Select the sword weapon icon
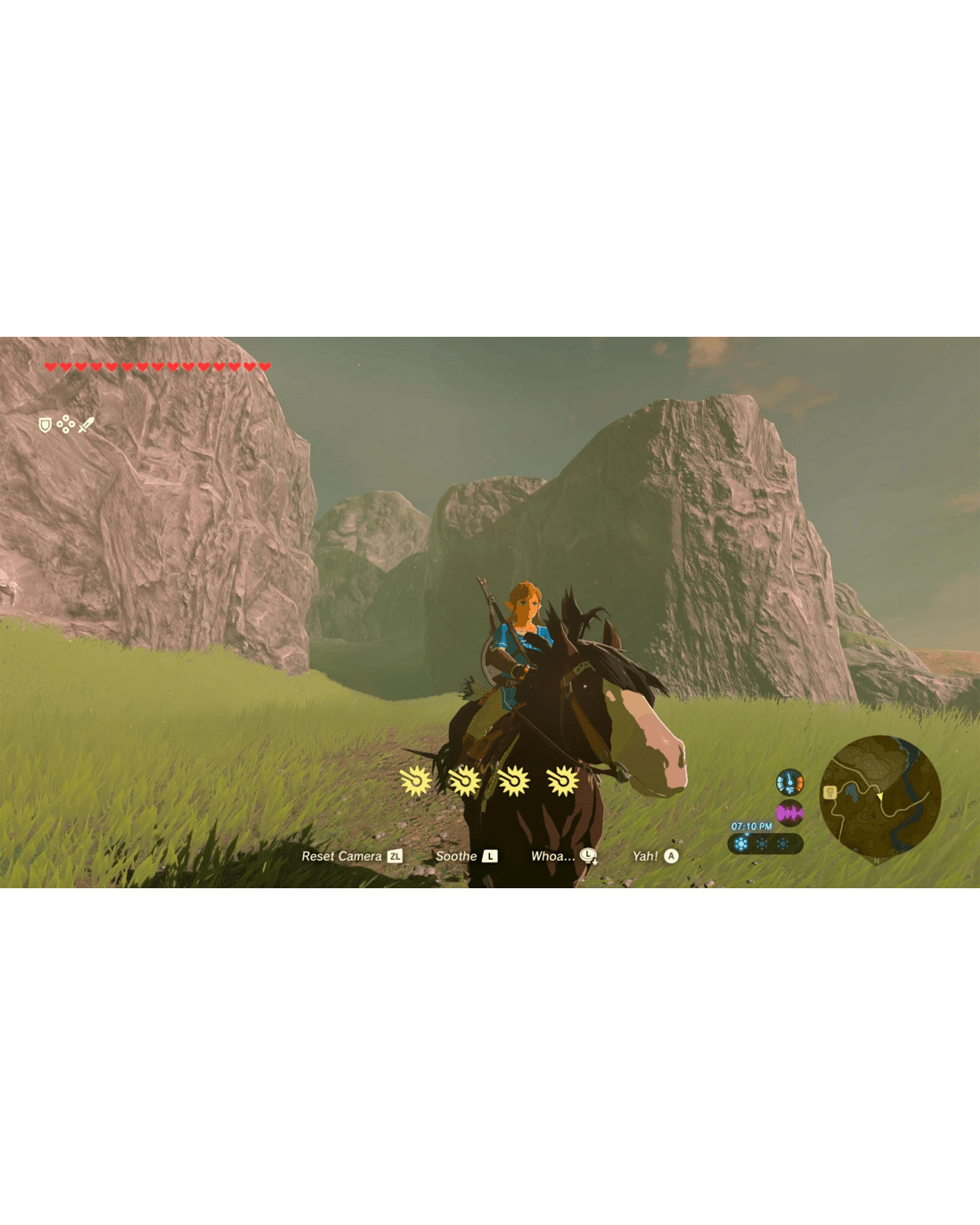Viewport: 980px width, 1225px height. [x=86, y=425]
